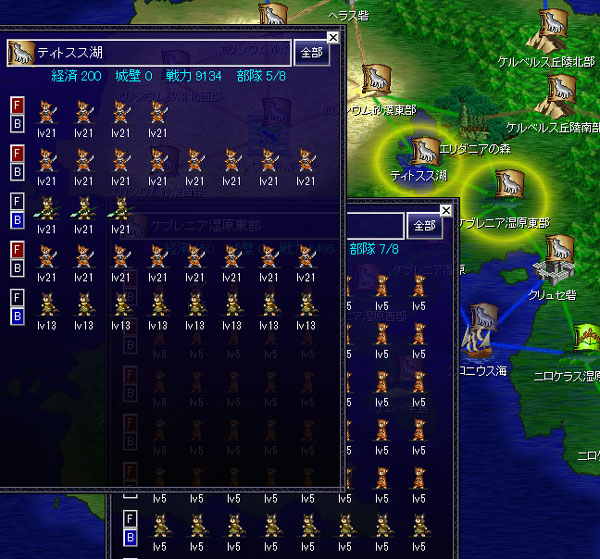Move green lizard squad to F row
This screenshot has width=600, height=559.
click(x=17, y=200)
